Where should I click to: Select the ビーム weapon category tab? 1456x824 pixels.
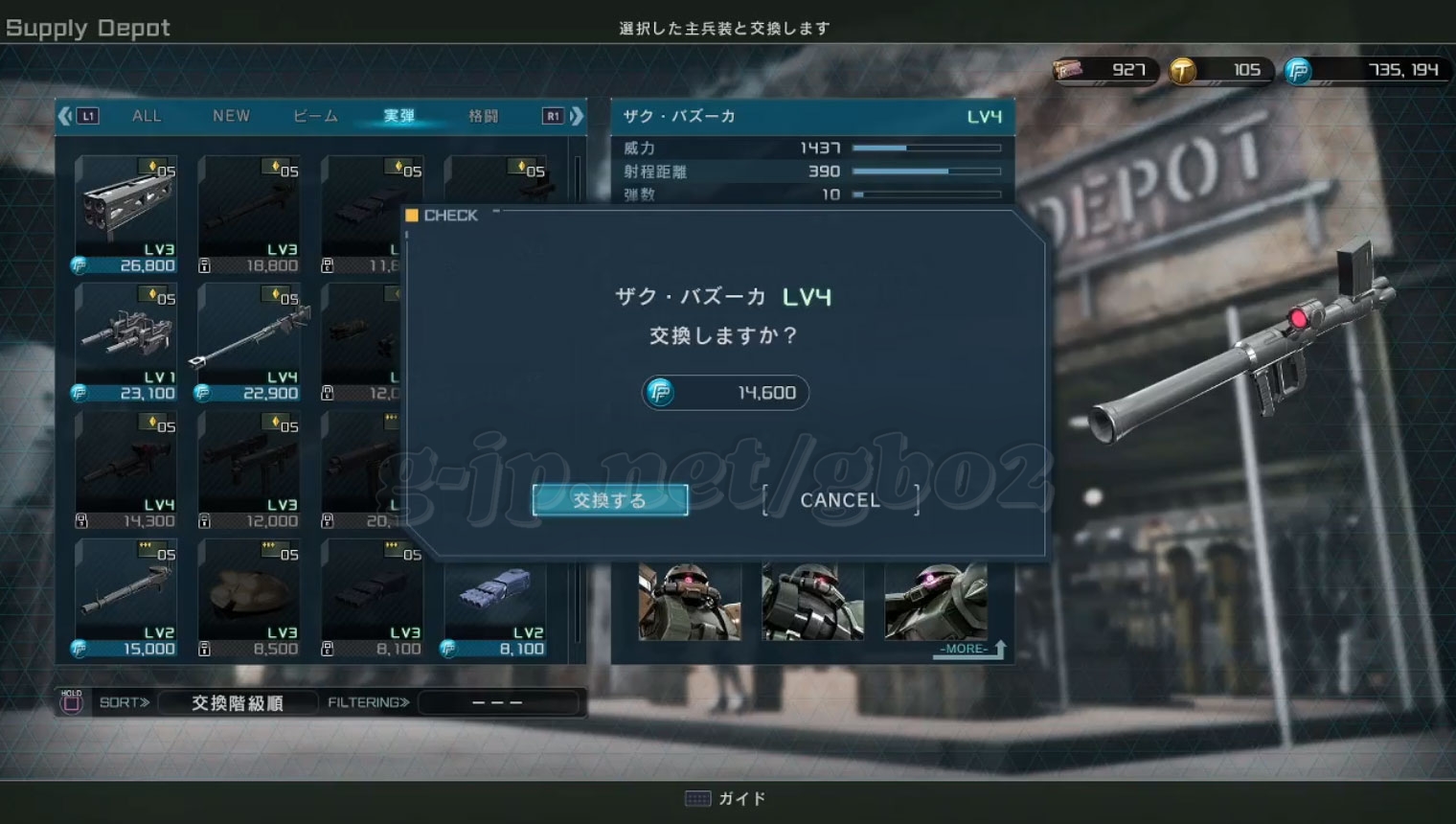pos(316,116)
